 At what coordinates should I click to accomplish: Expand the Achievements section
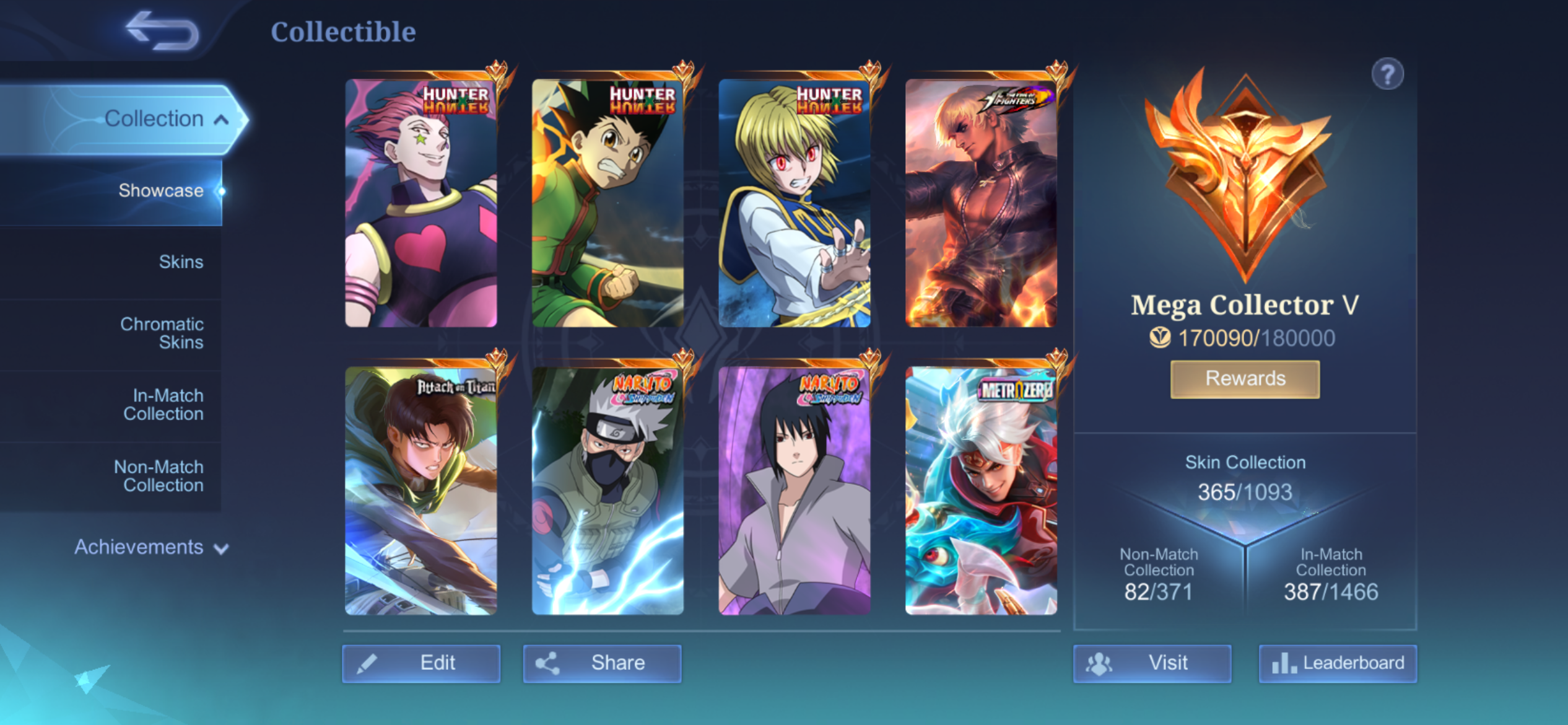(151, 547)
